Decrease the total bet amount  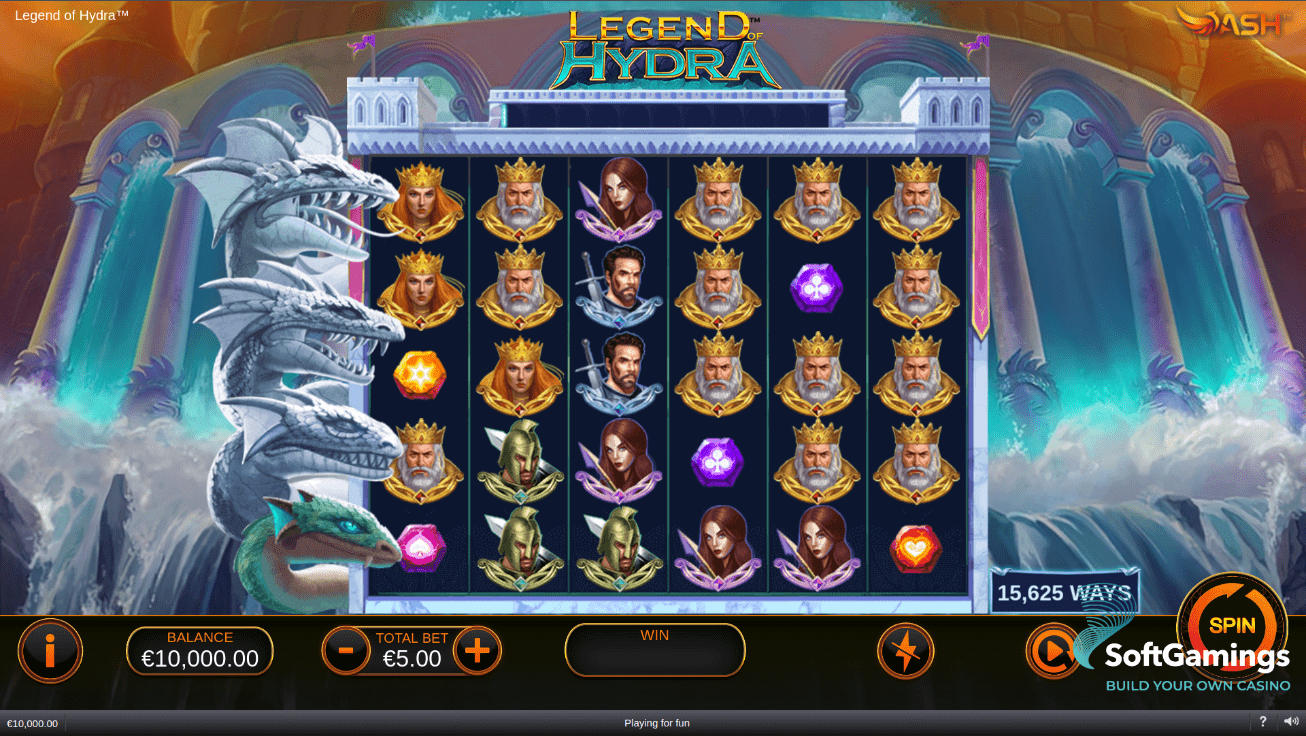pos(345,650)
